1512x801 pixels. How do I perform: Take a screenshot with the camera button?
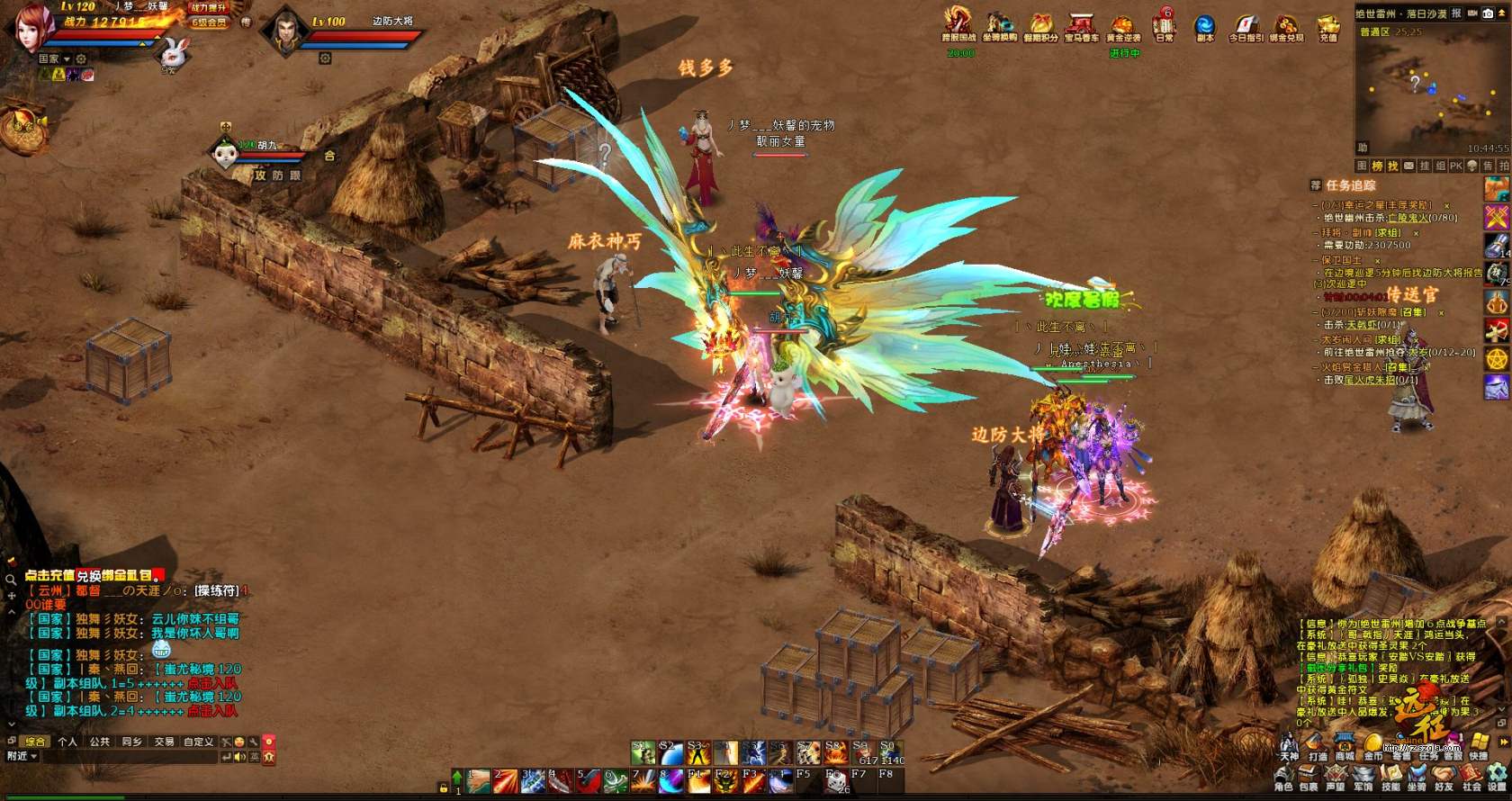click(x=1488, y=13)
